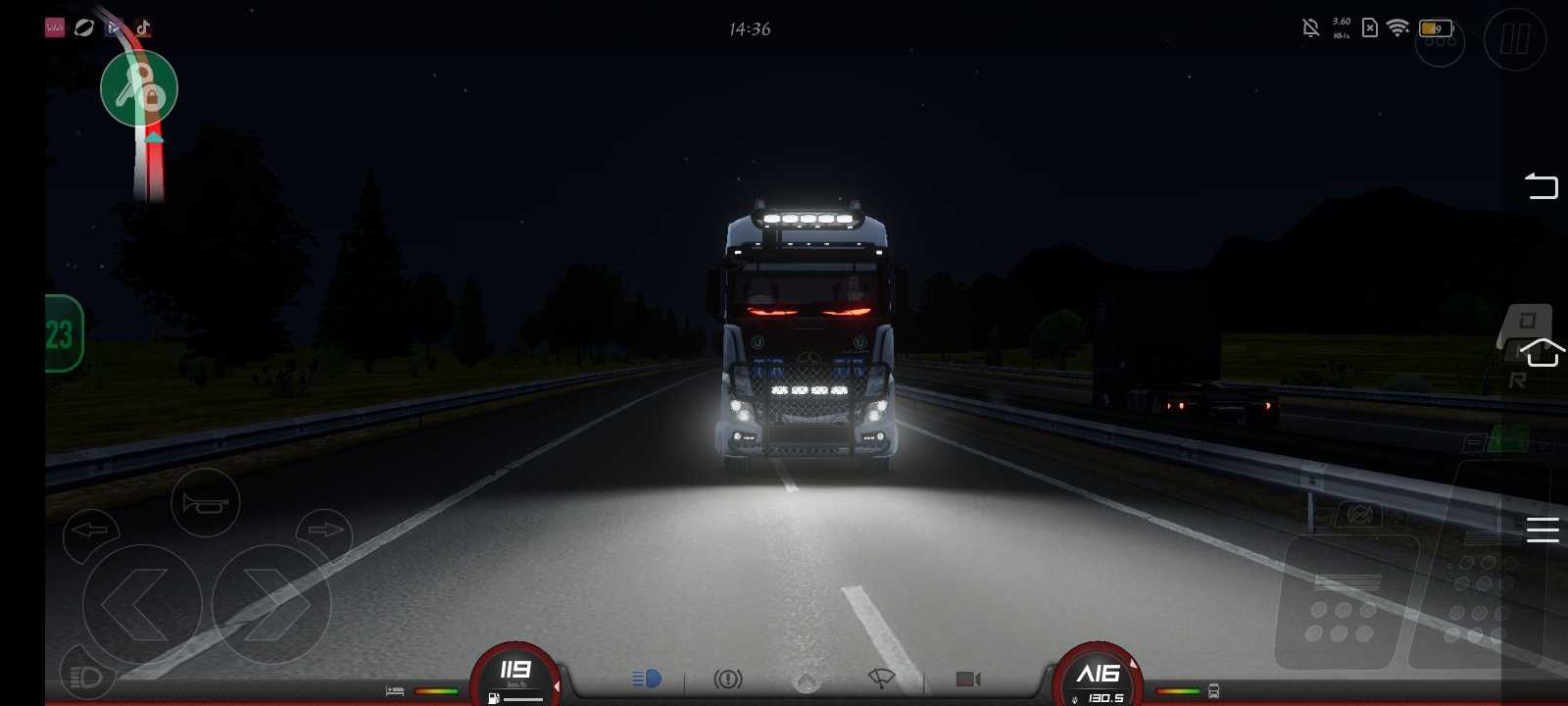This screenshot has width=1568, height=706.
Task: Open the Android recent apps menu
Action: point(1542,529)
